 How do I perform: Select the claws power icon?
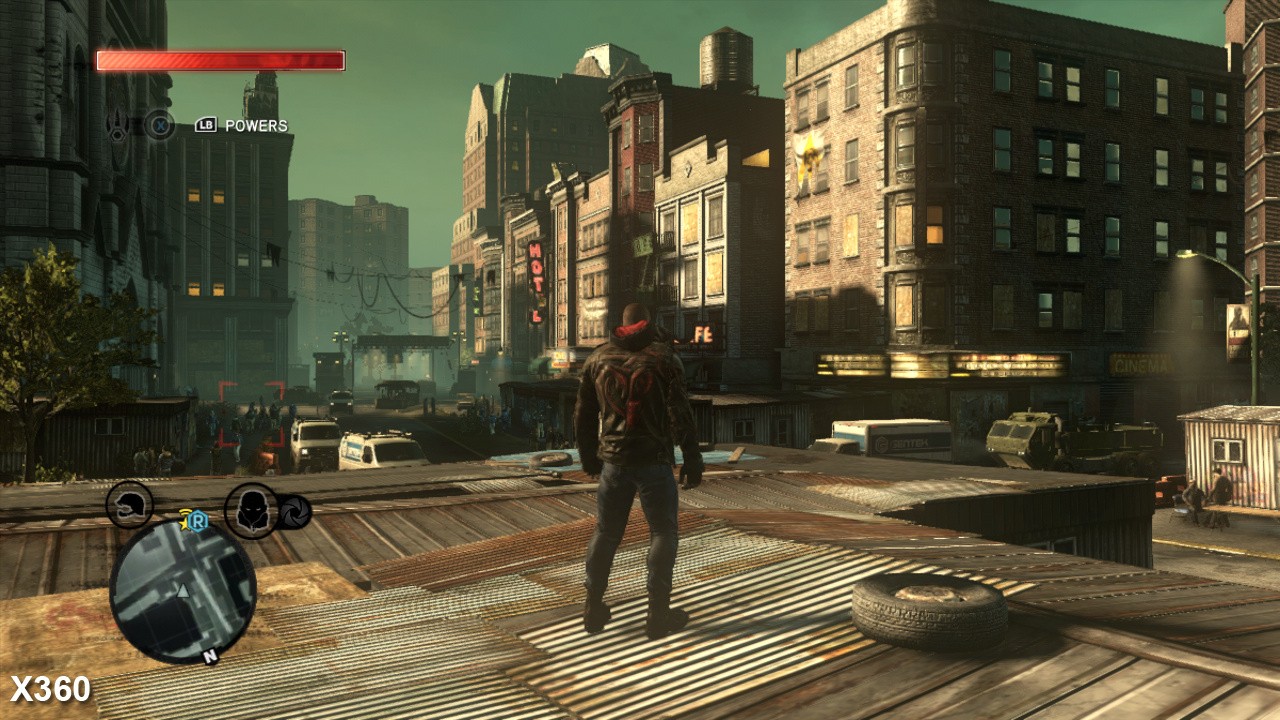[x=119, y=126]
